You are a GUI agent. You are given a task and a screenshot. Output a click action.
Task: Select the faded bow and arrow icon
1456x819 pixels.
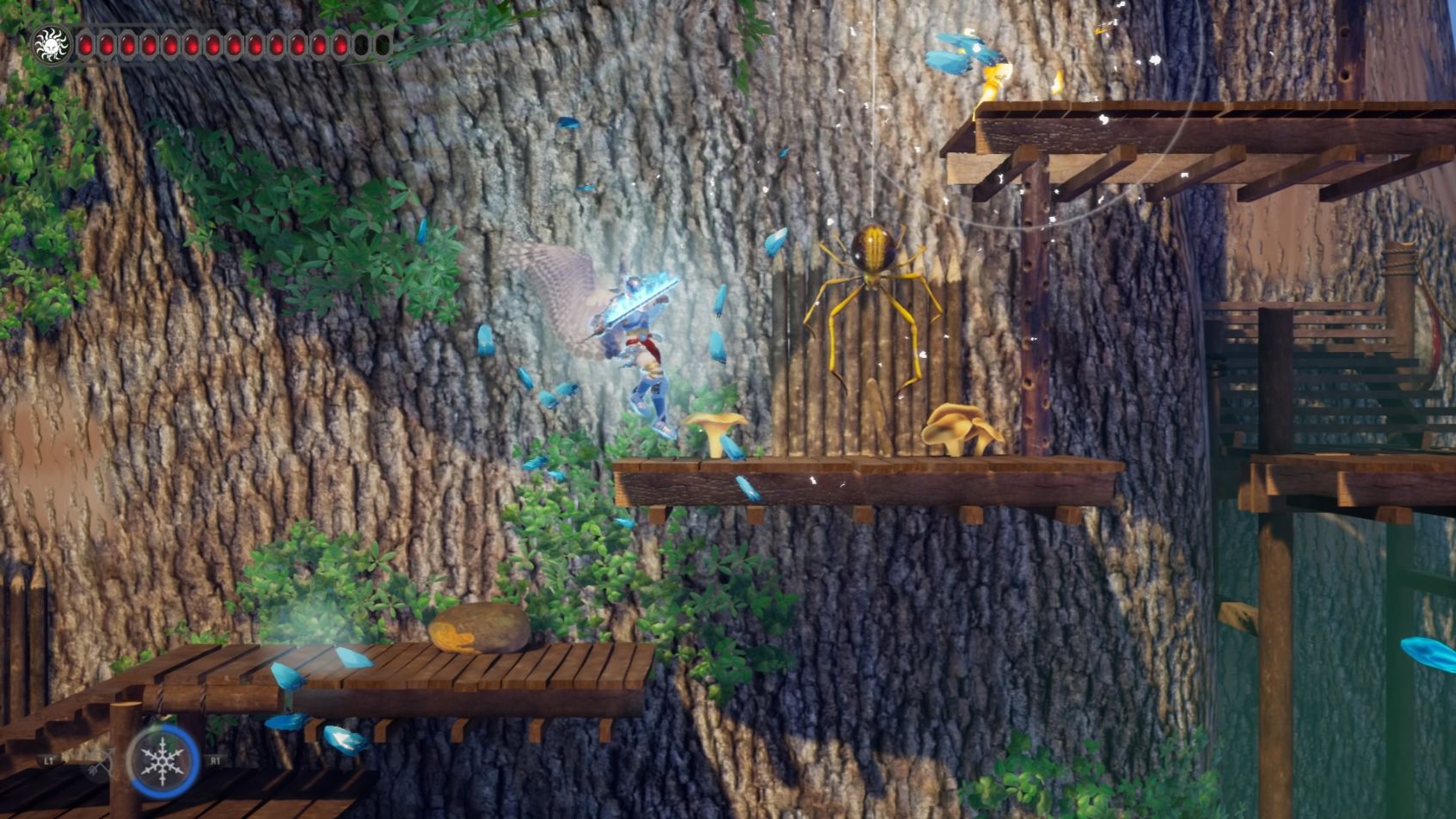[x=101, y=763]
